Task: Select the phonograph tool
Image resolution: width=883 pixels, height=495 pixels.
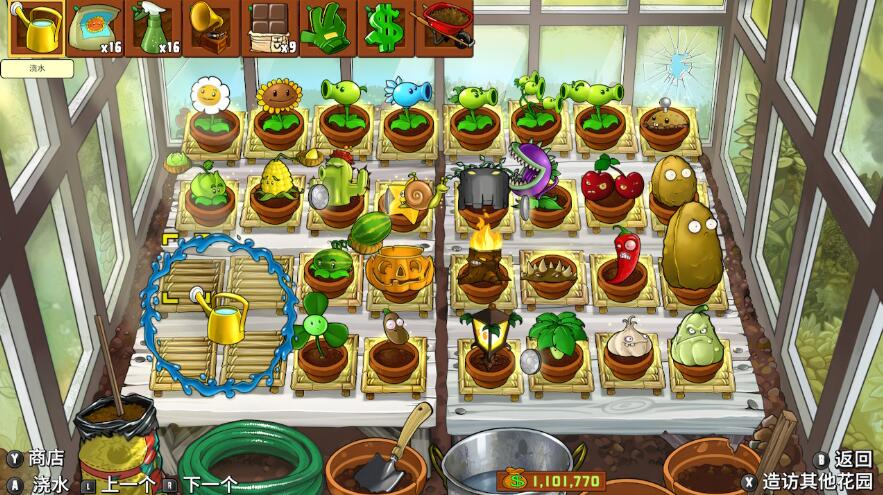Action: (211, 29)
